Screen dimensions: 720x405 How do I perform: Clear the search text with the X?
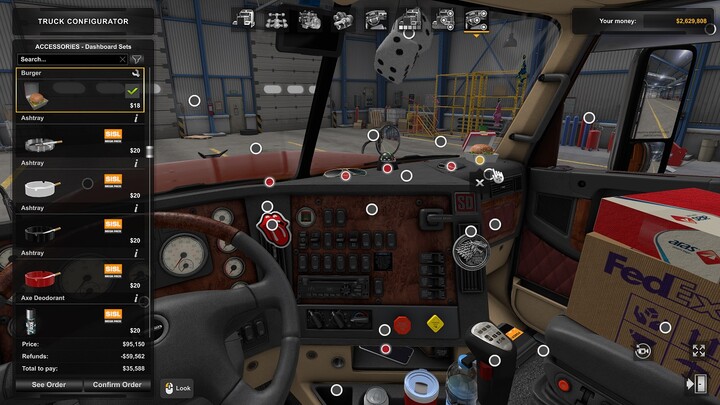click(122, 59)
